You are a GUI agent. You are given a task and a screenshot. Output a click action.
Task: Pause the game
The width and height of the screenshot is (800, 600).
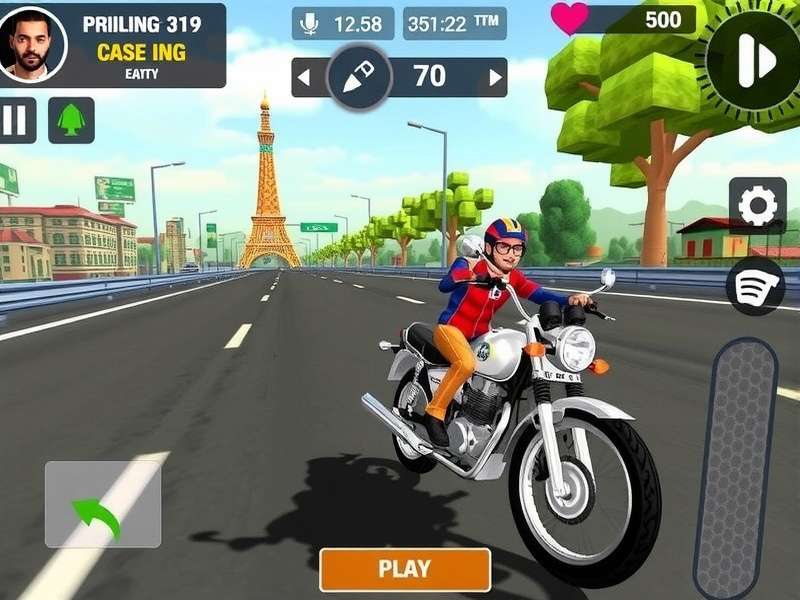click(15, 120)
